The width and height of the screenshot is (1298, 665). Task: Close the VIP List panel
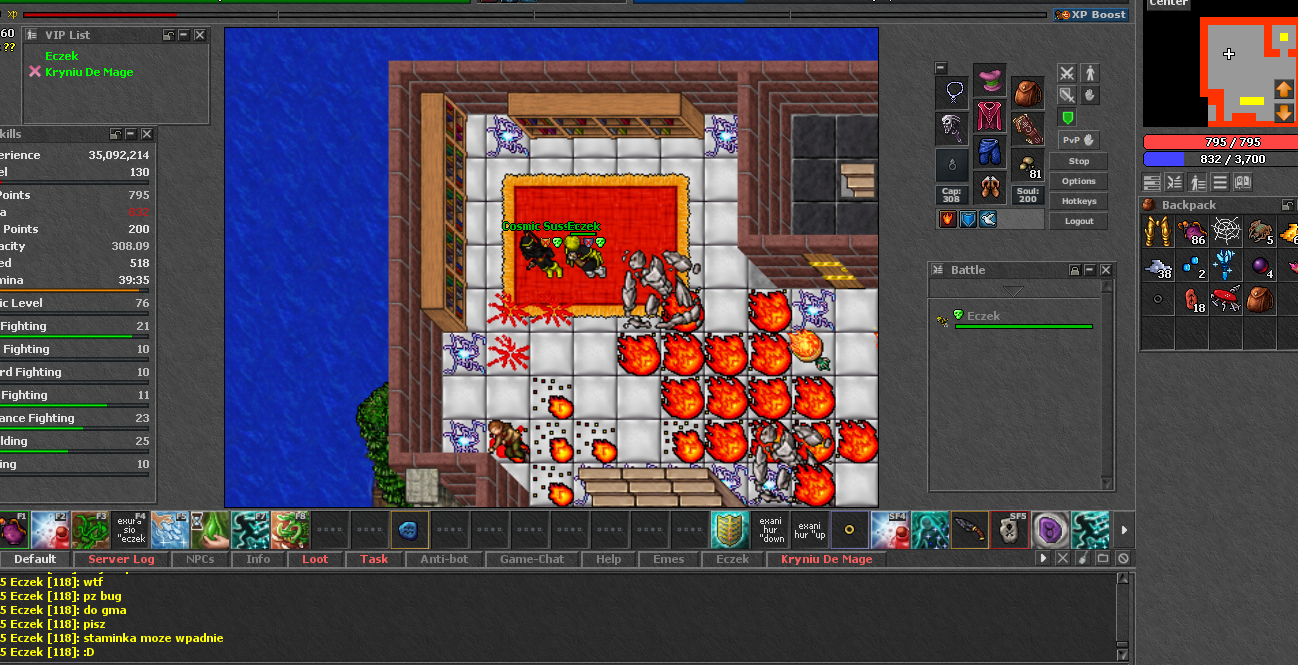click(200, 35)
